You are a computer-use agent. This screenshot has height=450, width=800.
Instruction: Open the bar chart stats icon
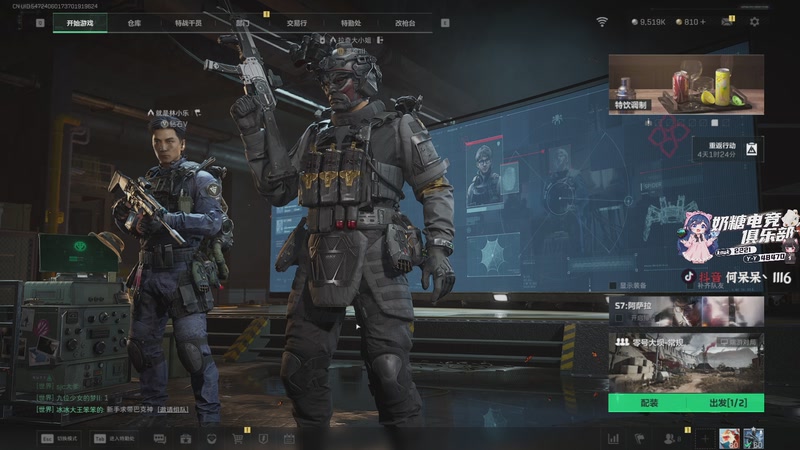[613, 438]
